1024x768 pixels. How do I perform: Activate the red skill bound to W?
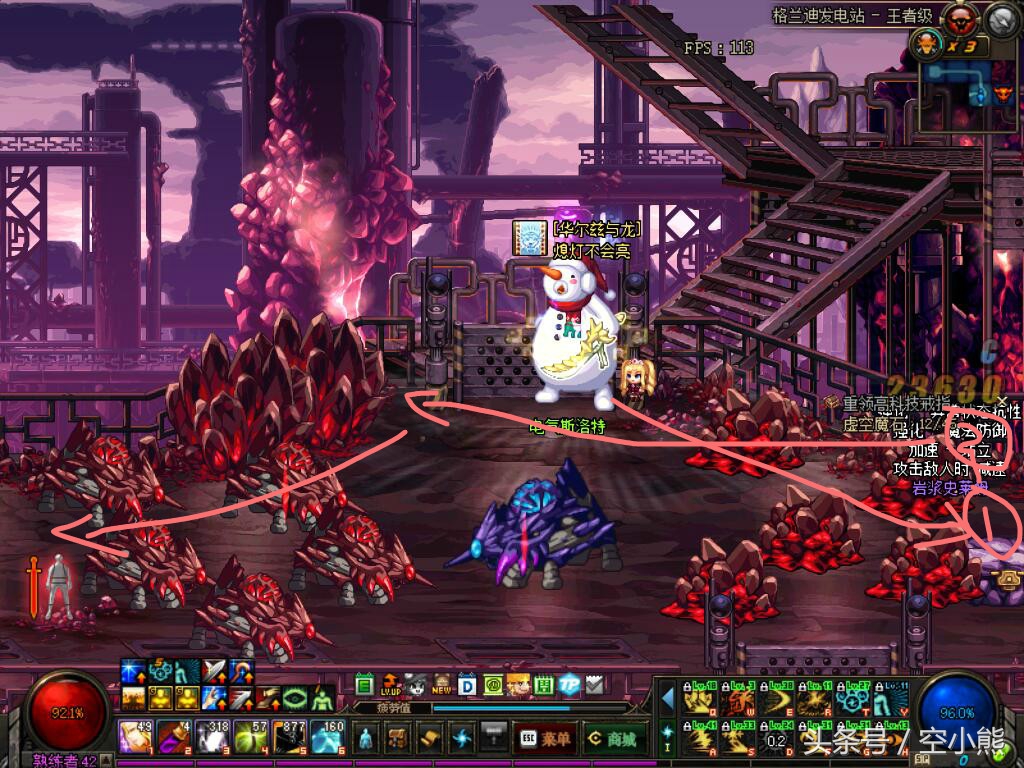pyautogui.click(x=738, y=701)
